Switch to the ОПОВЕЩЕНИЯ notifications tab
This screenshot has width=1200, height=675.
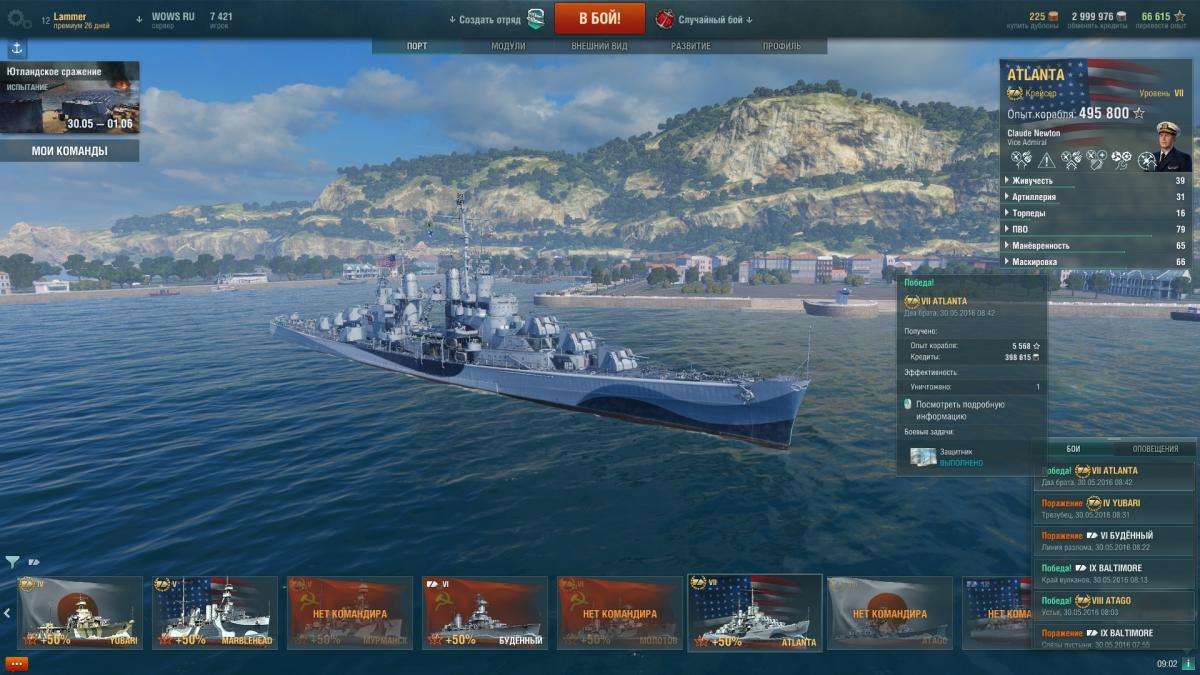[1155, 449]
